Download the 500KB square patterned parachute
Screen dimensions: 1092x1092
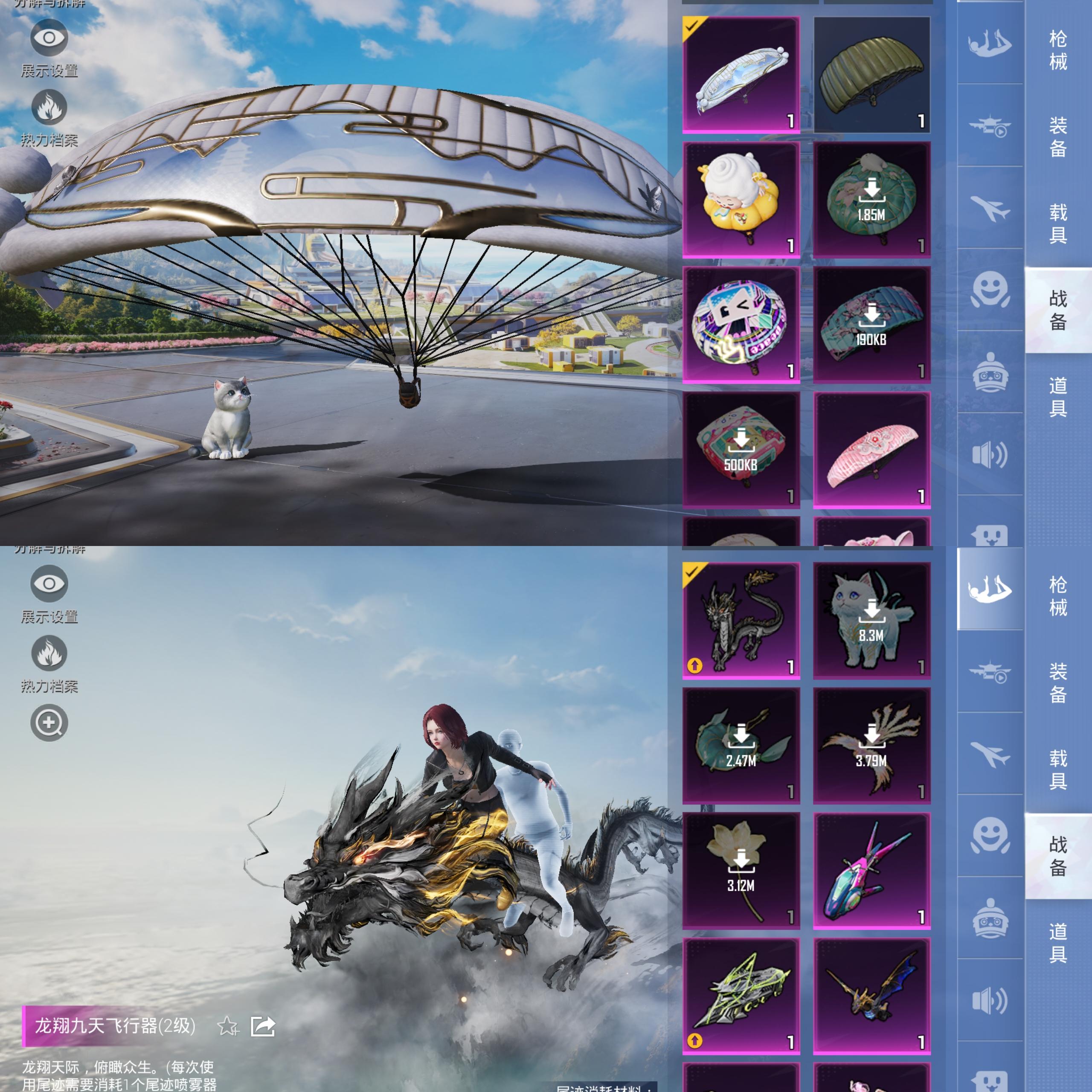point(741,450)
